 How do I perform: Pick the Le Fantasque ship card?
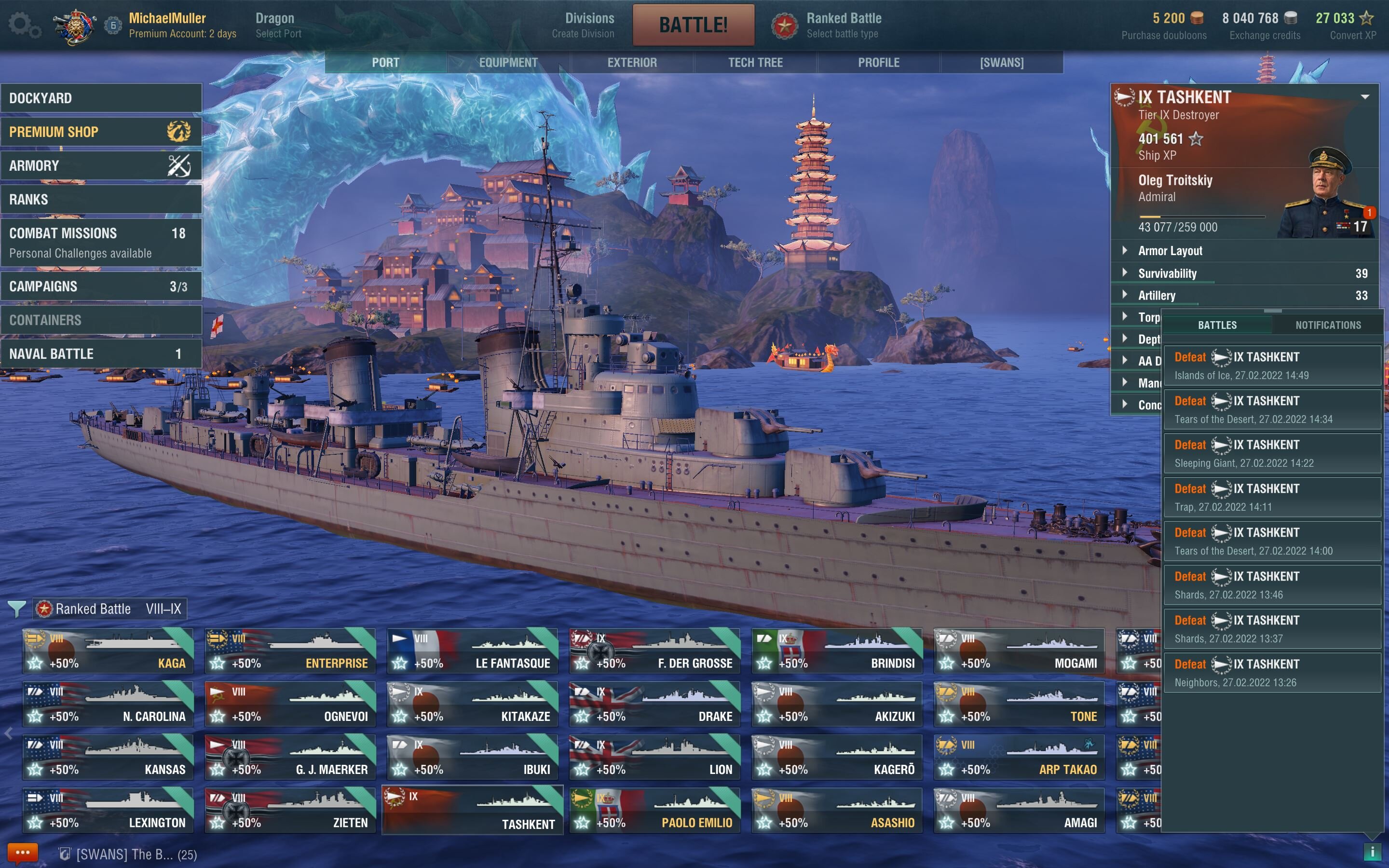(472, 651)
